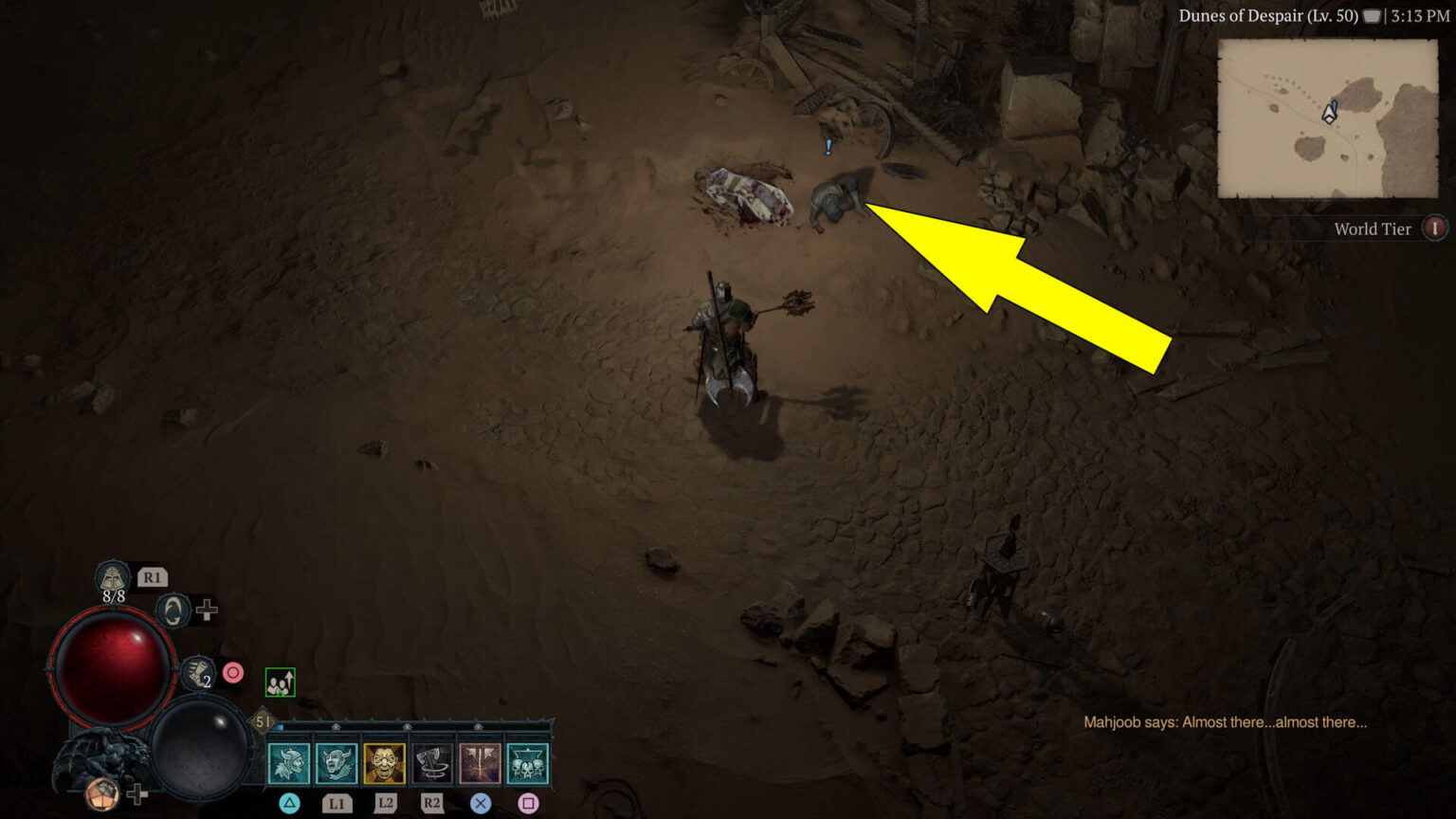Activate the screaming War Cry skill bound to L1
The width and height of the screenshot is (1456, 819).
point(337,762)
